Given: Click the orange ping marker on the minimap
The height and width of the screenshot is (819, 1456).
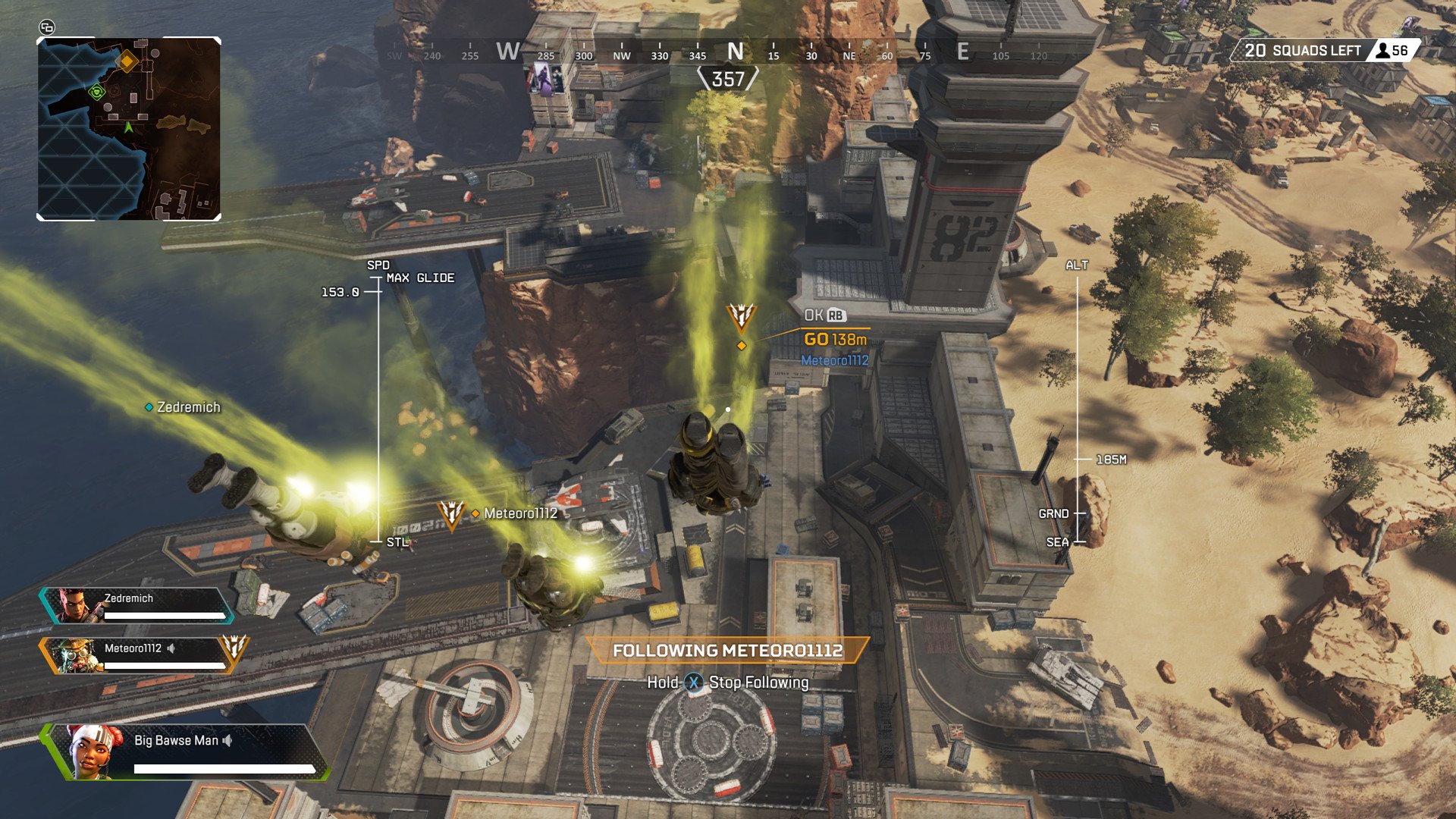Looking at the screenshot, I should pos(127,61).
